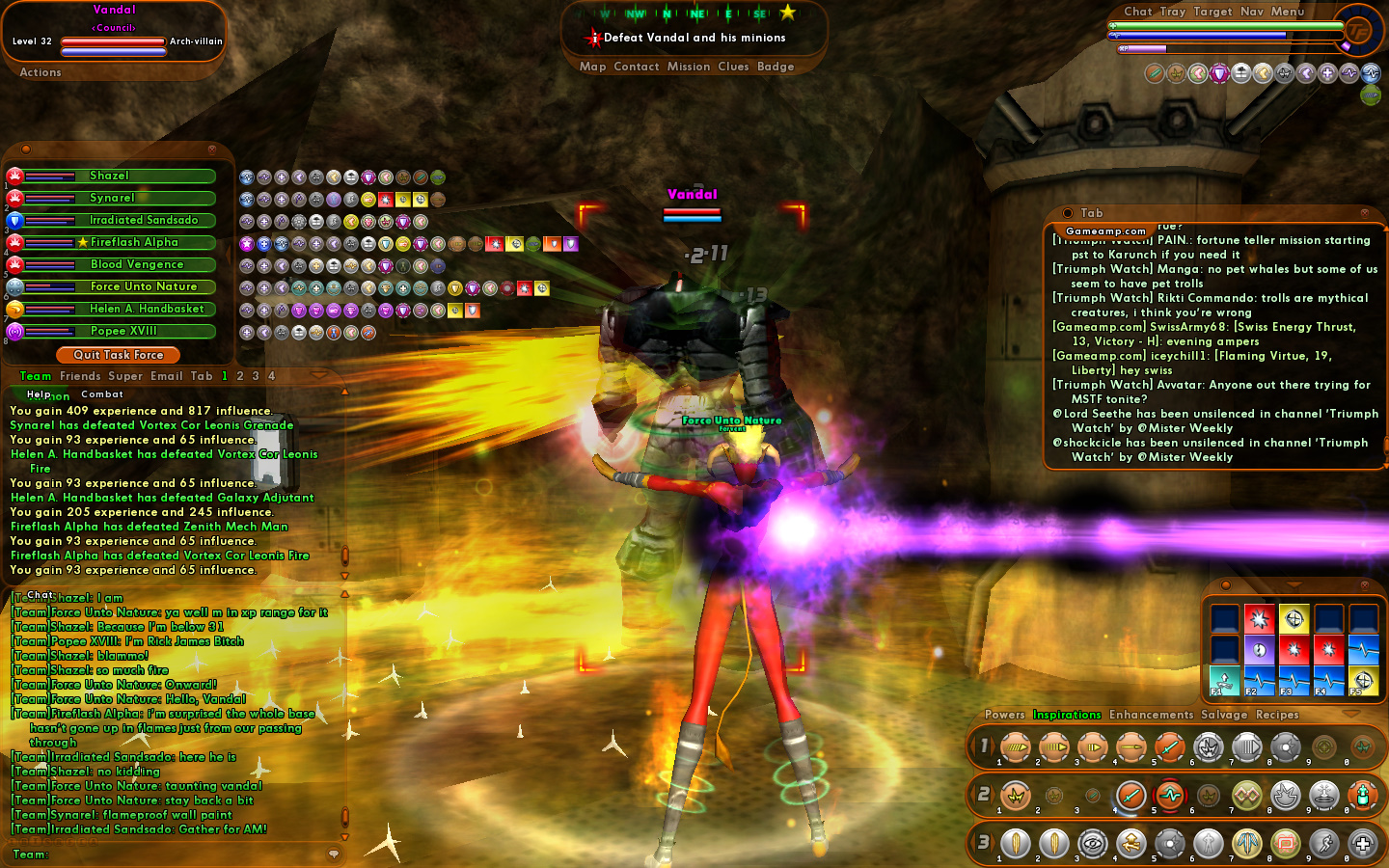Switch to the Friends tab
The width and height of the screenshot is (1389, 868).
[80, 376]
